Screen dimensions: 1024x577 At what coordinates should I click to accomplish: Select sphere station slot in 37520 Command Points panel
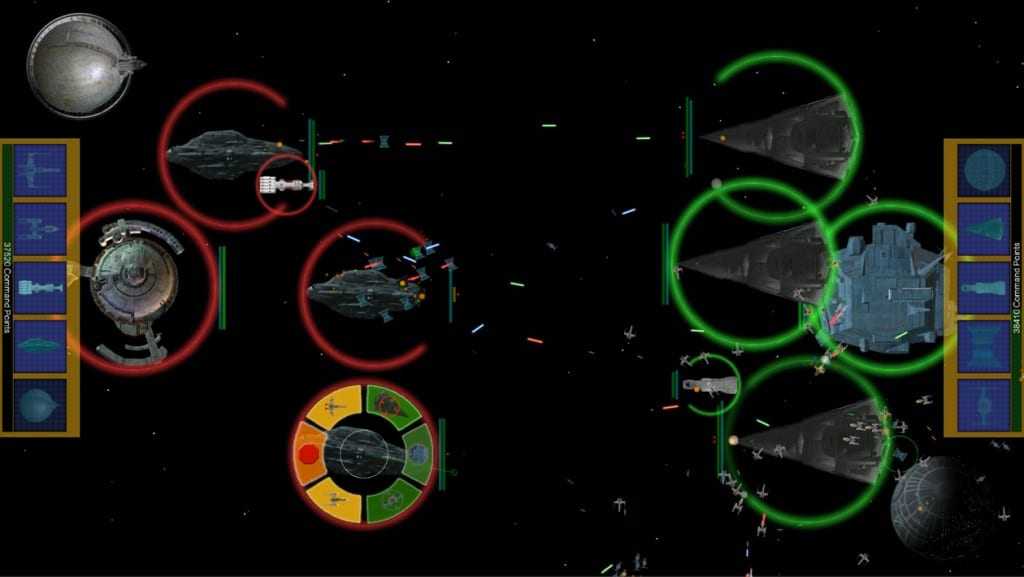pos(40,404)
